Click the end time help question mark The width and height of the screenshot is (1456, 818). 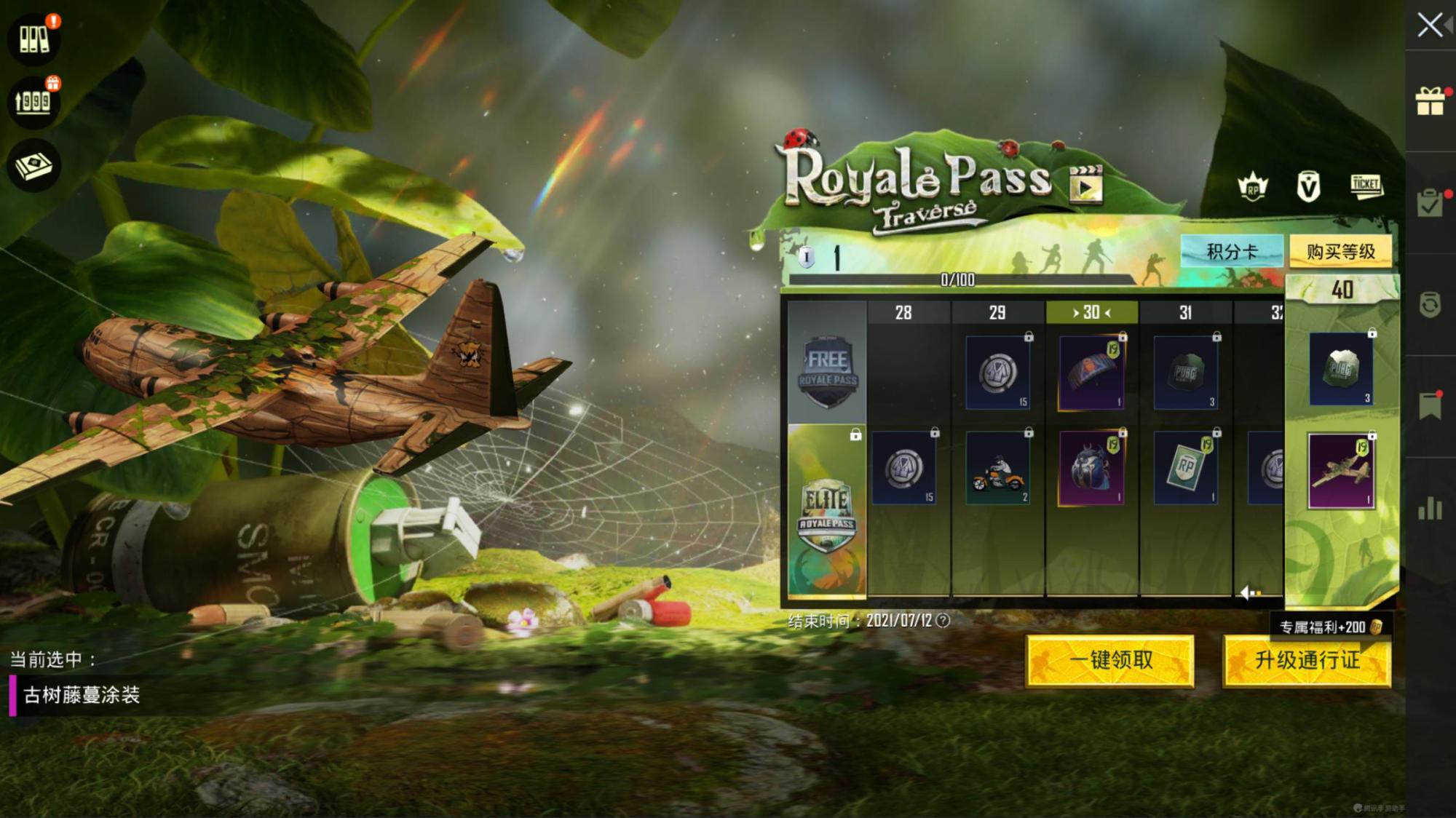pos(943,621)
